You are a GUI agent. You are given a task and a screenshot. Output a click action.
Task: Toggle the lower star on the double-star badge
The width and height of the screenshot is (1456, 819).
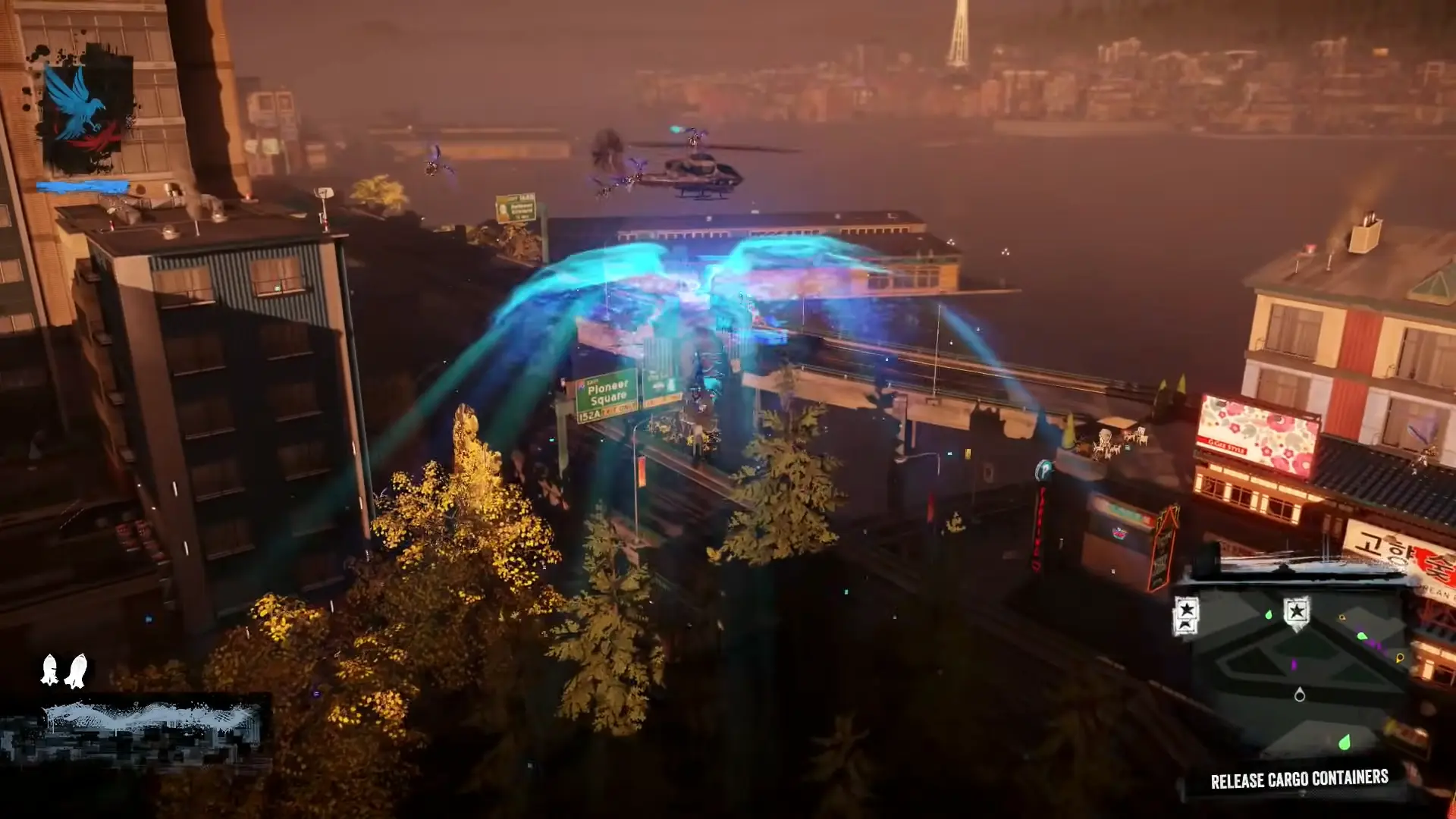click(1186, 626)
